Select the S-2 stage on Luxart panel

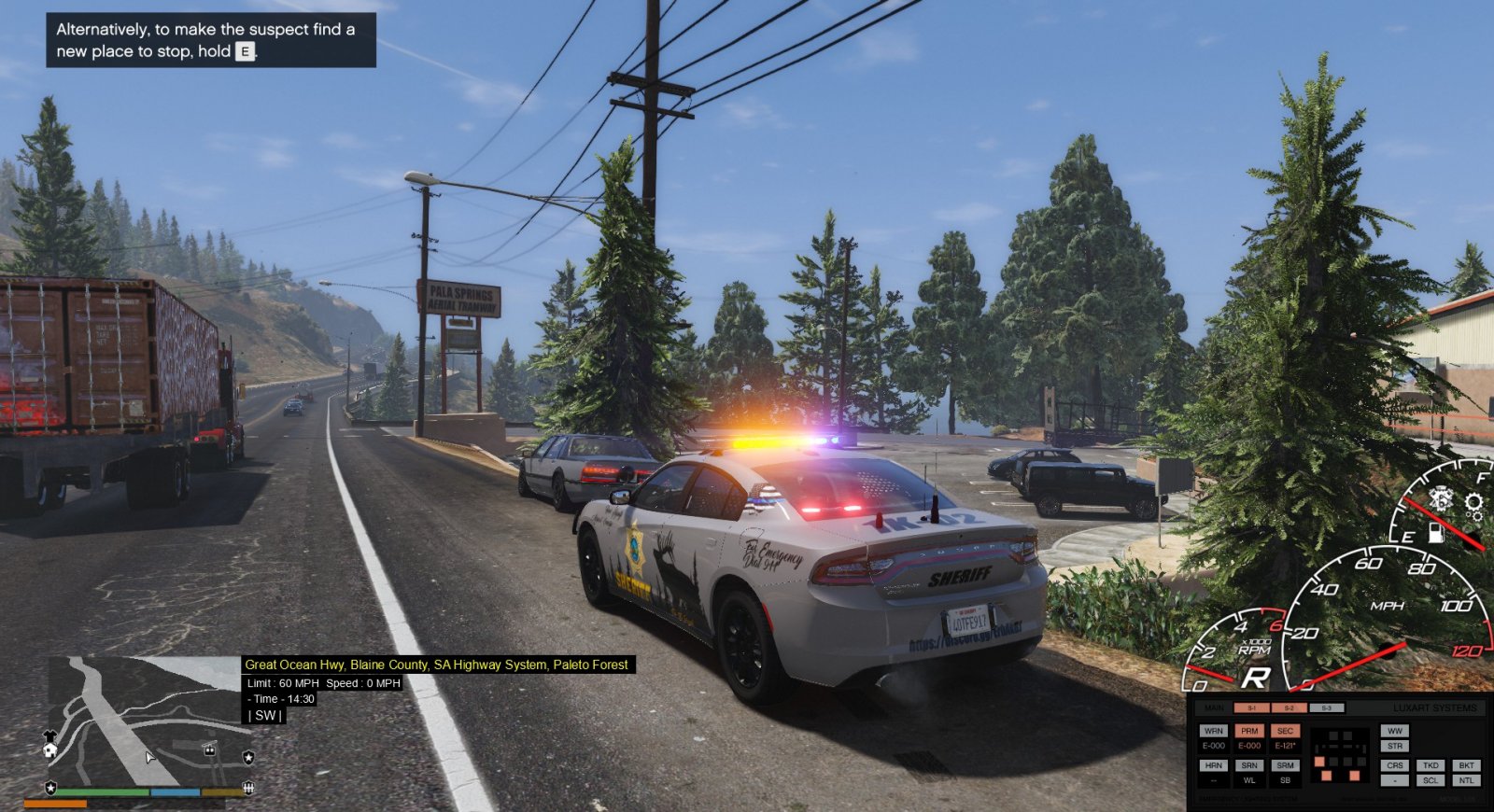tap(1289, 708)
